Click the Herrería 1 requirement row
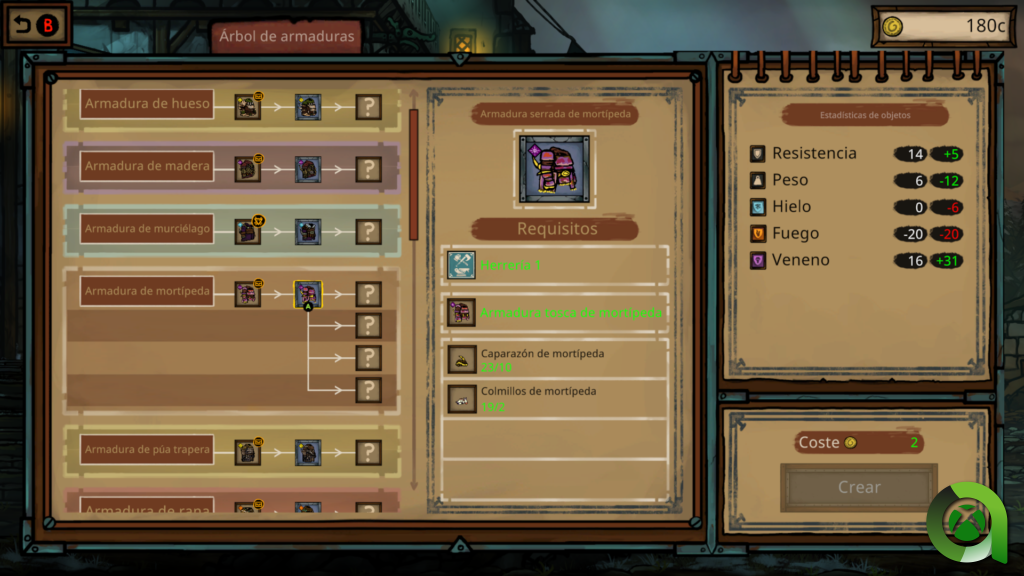 click(x=555, y=265)
